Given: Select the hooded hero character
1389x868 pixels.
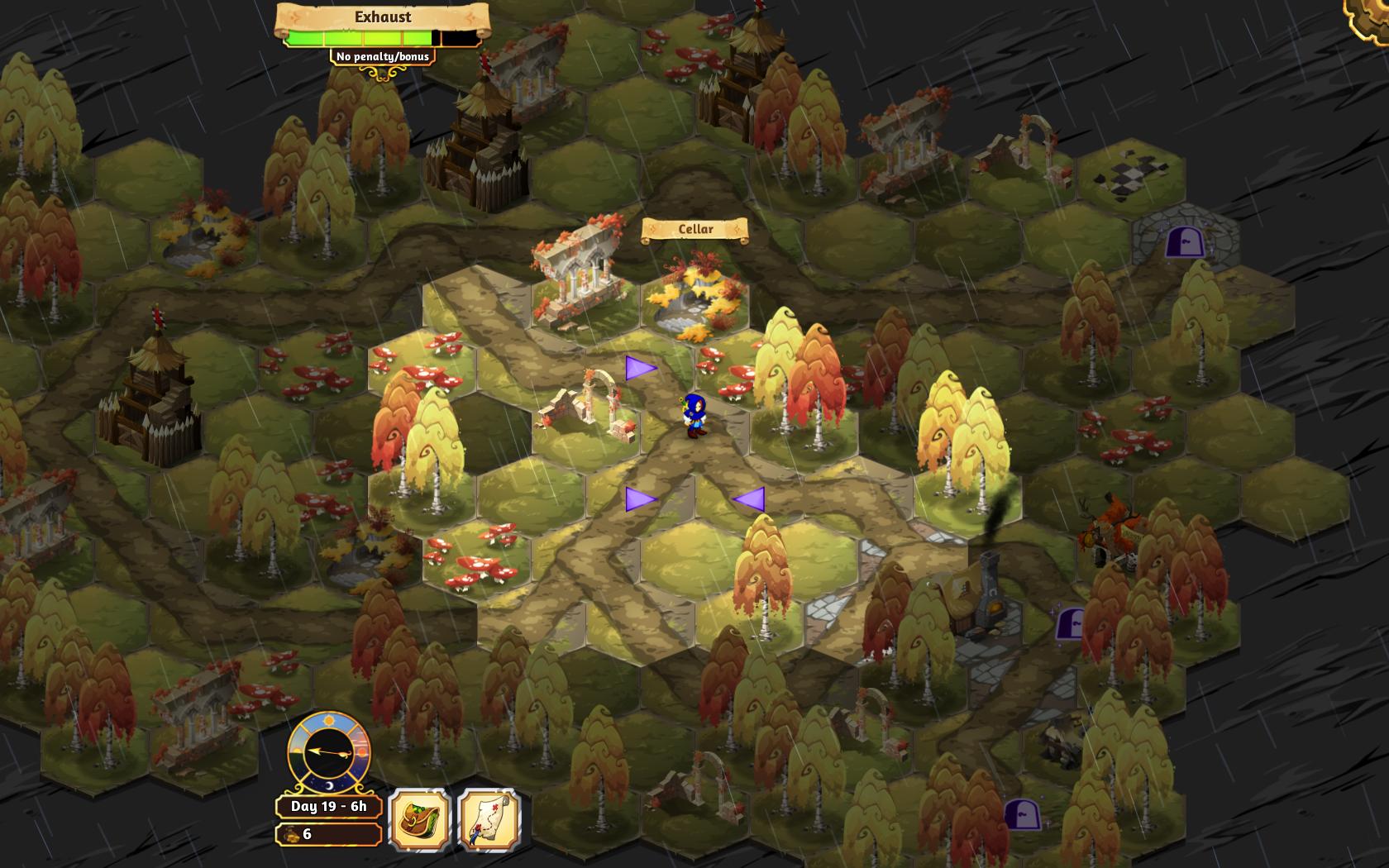Looking at the screenshot, I should pos(694,413).
